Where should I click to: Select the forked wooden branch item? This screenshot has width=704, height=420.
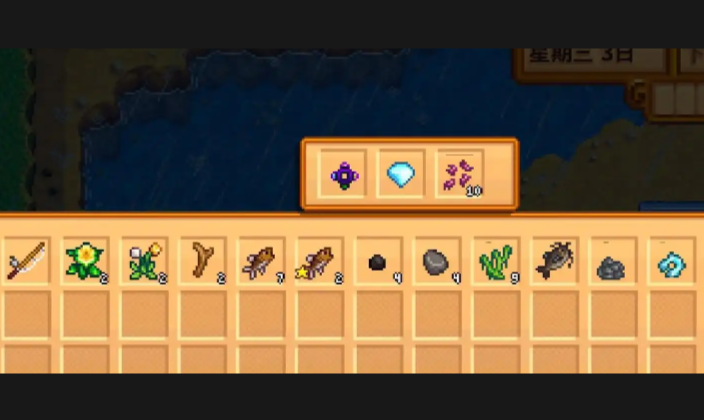coord(202,263)
